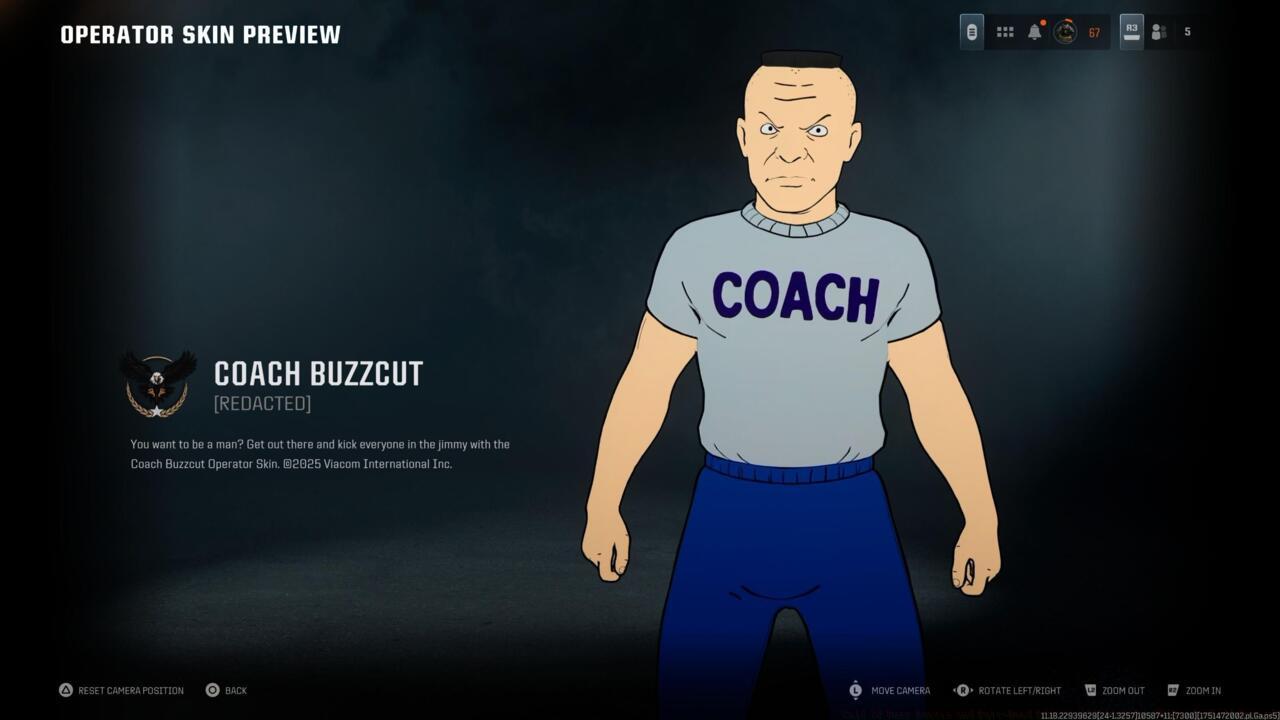Click the R2 Zoom In trigger icon
The height and width of the screenshot is (720, 1280).
[x=1171, y=690]
